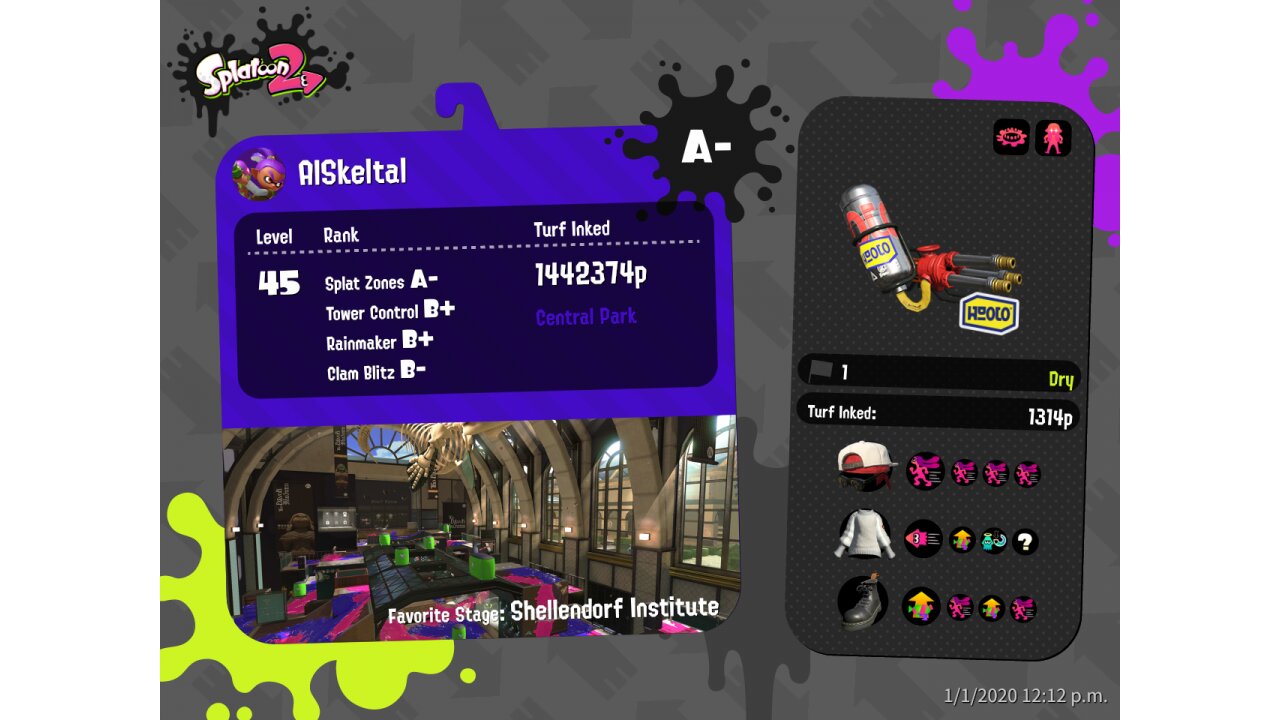Select the black boots shoes item

coord(864,602)
